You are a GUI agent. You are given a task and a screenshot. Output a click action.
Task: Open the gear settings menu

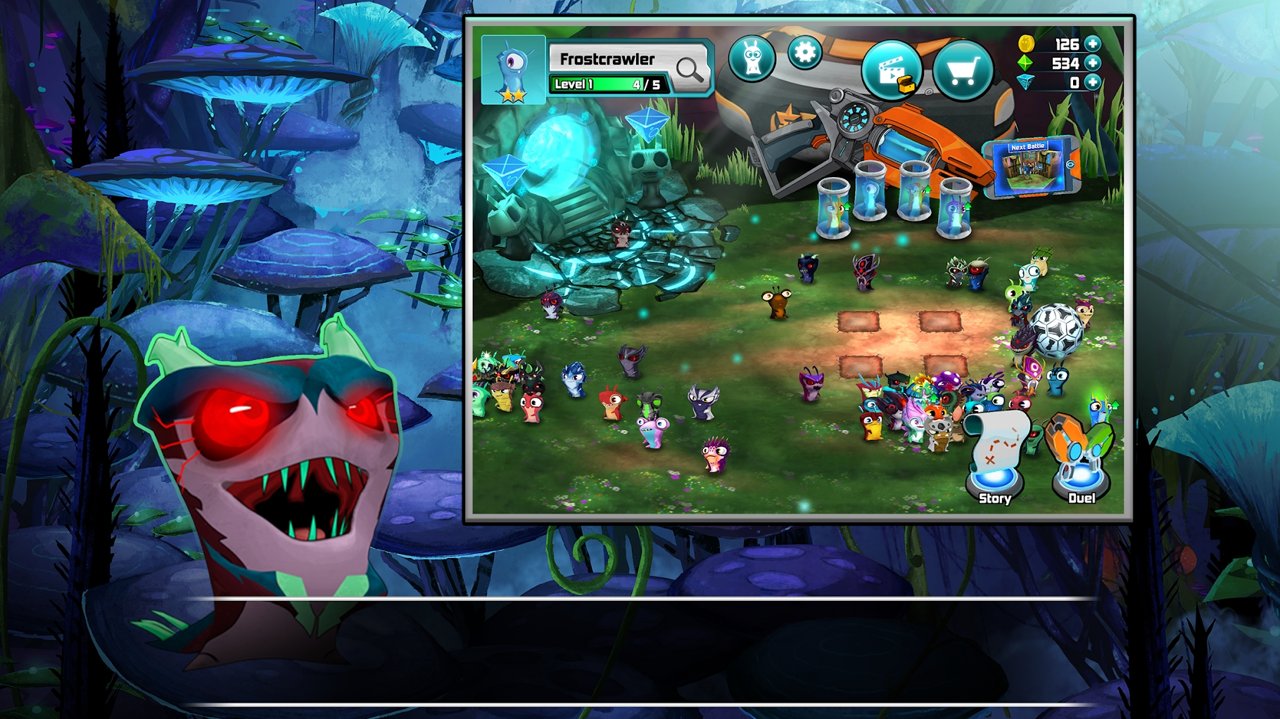click(x=805, y=52)
